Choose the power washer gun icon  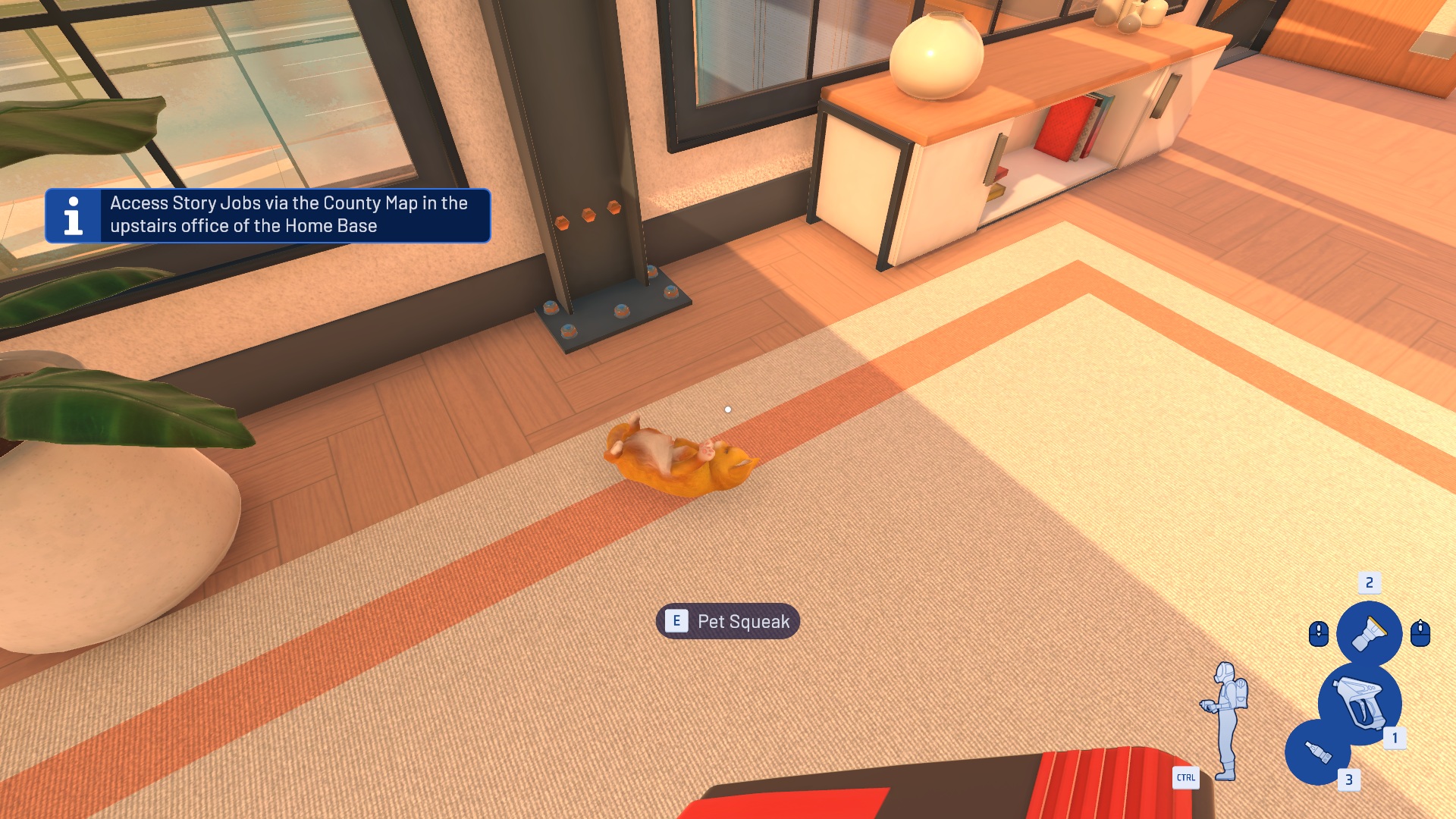coord(1360,703)
